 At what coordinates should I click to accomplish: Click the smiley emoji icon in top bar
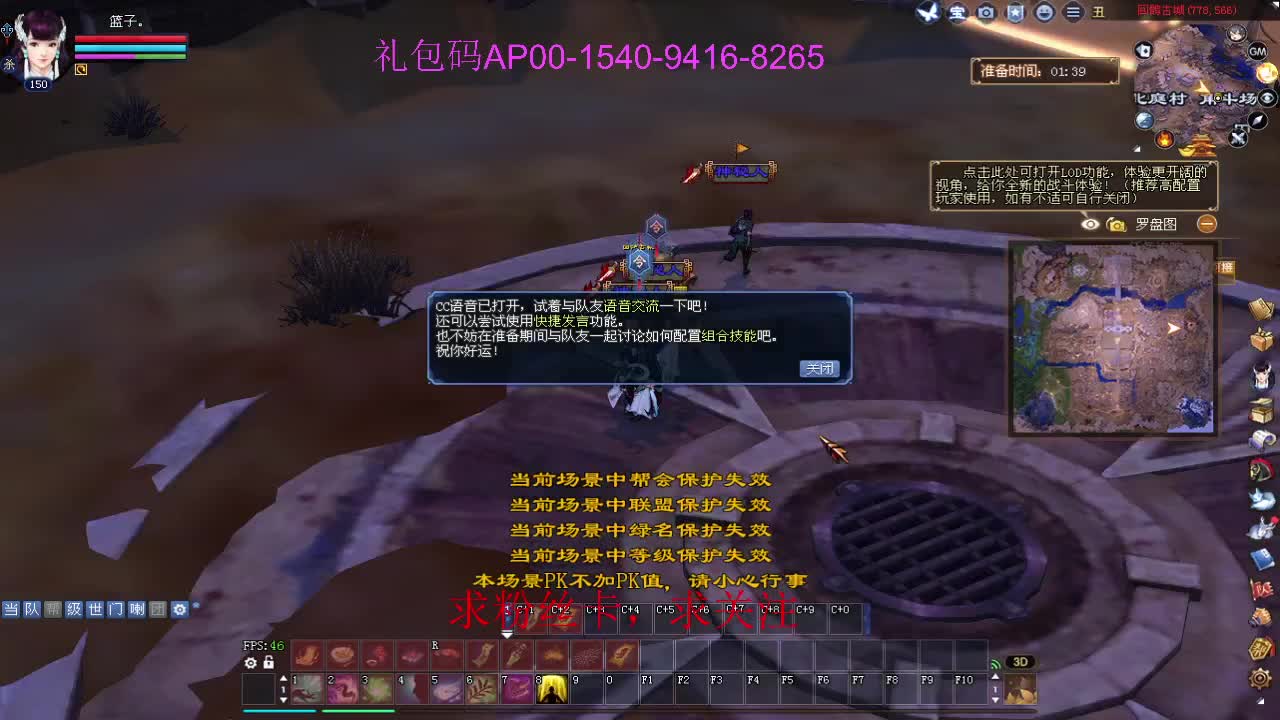click(1045, 13)
